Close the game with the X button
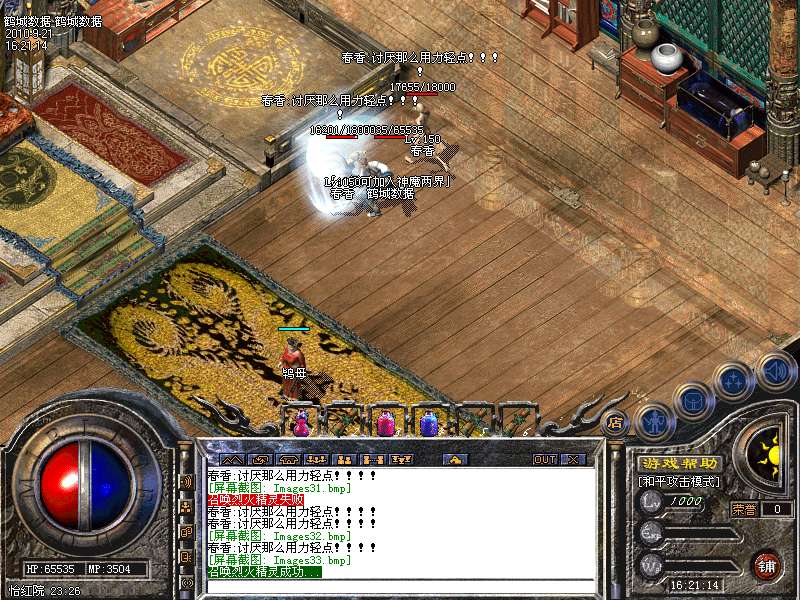800x600 pixels. pos(573,459)
